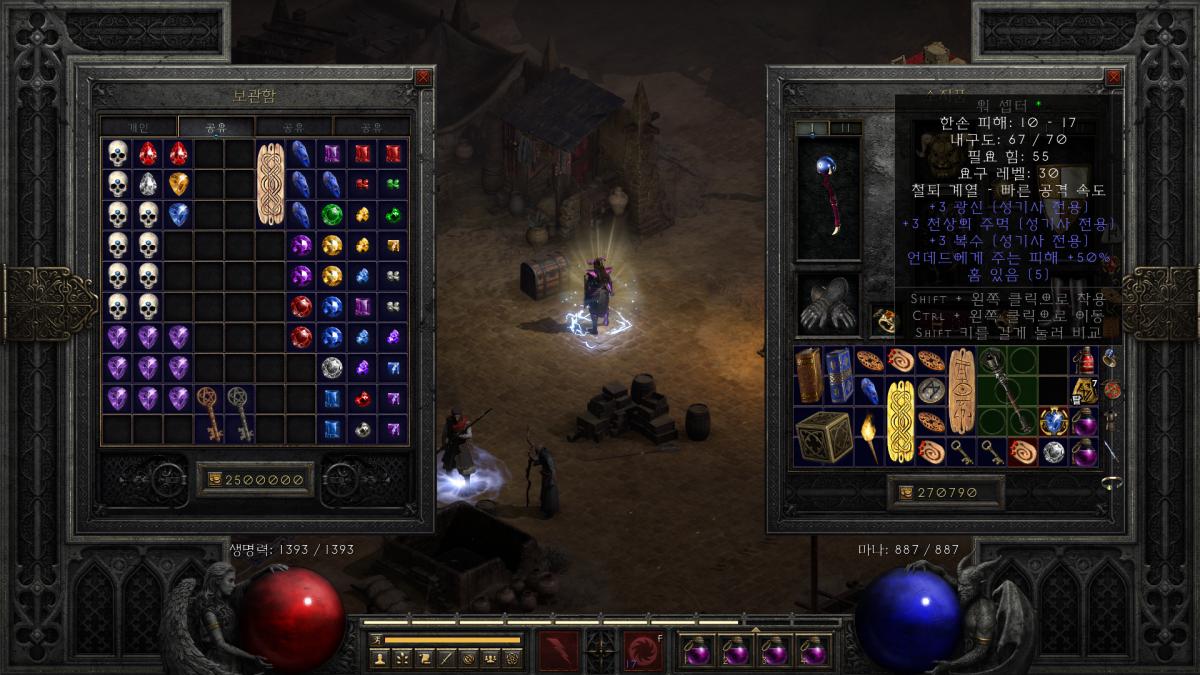Close the inventory window
This screenshot has width=1200, height=675.
pyautogui.click(x=1113, y=76)
